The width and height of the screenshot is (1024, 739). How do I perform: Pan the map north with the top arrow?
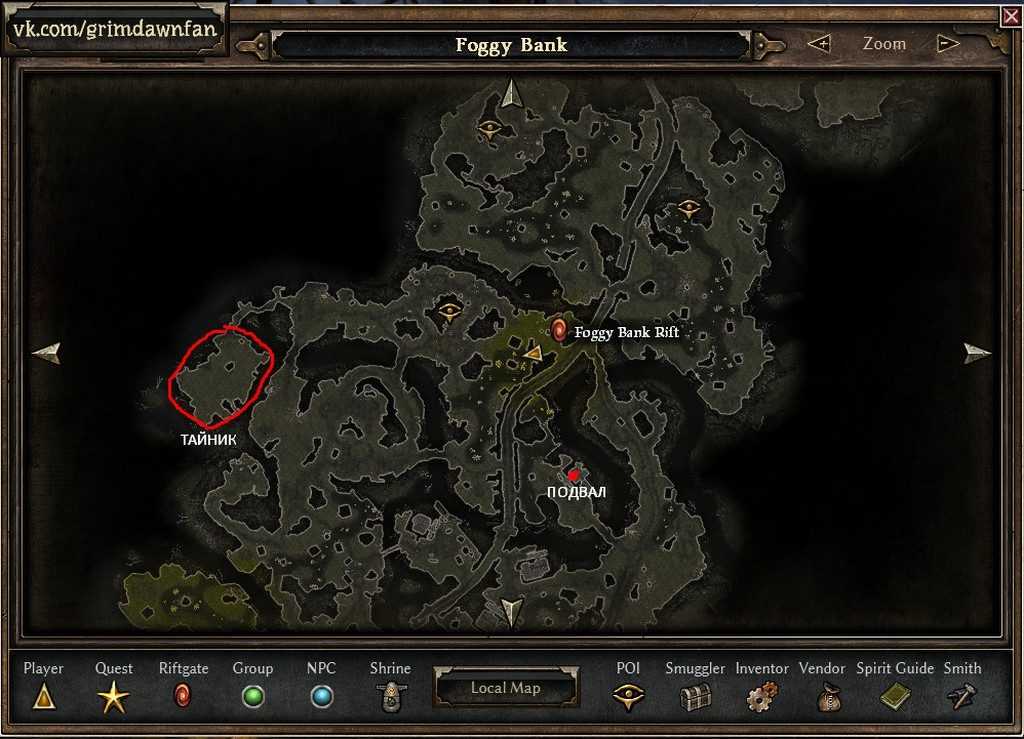tap(512, 93)
